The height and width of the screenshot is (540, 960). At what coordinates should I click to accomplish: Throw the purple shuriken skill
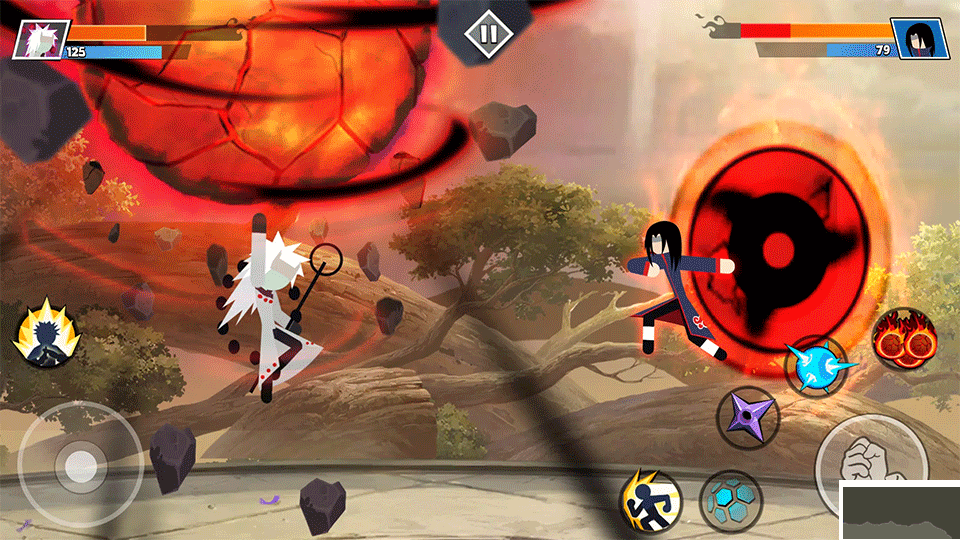pos(748,416)
